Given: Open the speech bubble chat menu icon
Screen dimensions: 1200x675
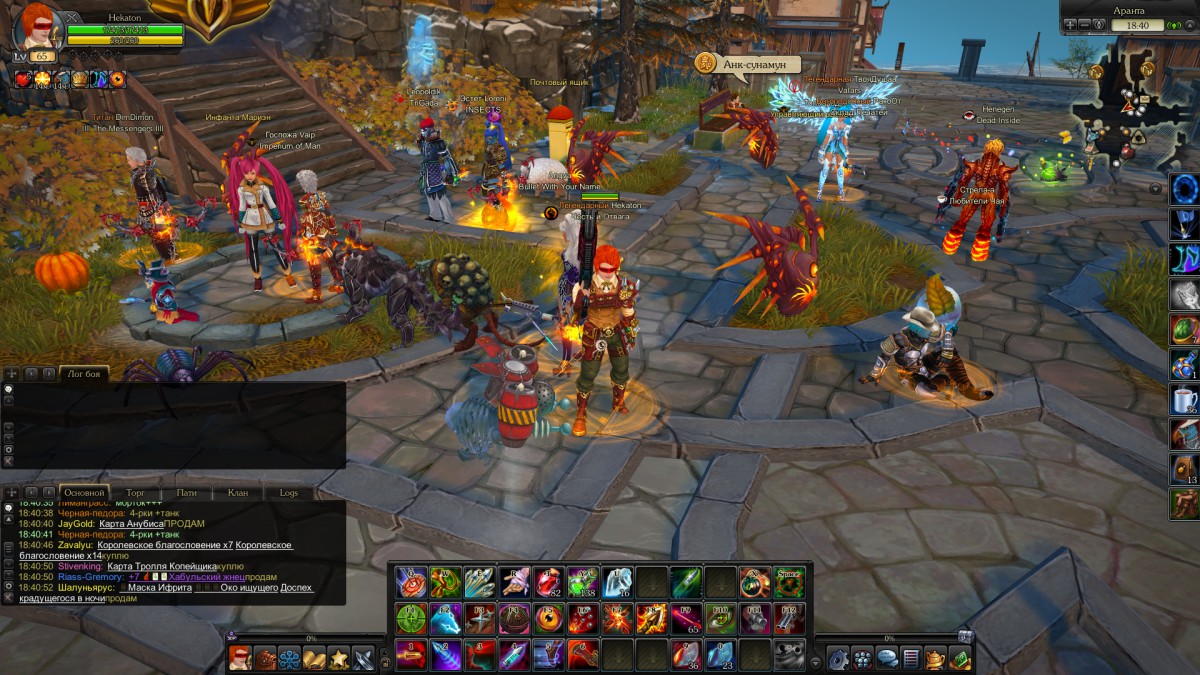Looking at the screenshot, I should pyautogui.click(x=887, y=658).
